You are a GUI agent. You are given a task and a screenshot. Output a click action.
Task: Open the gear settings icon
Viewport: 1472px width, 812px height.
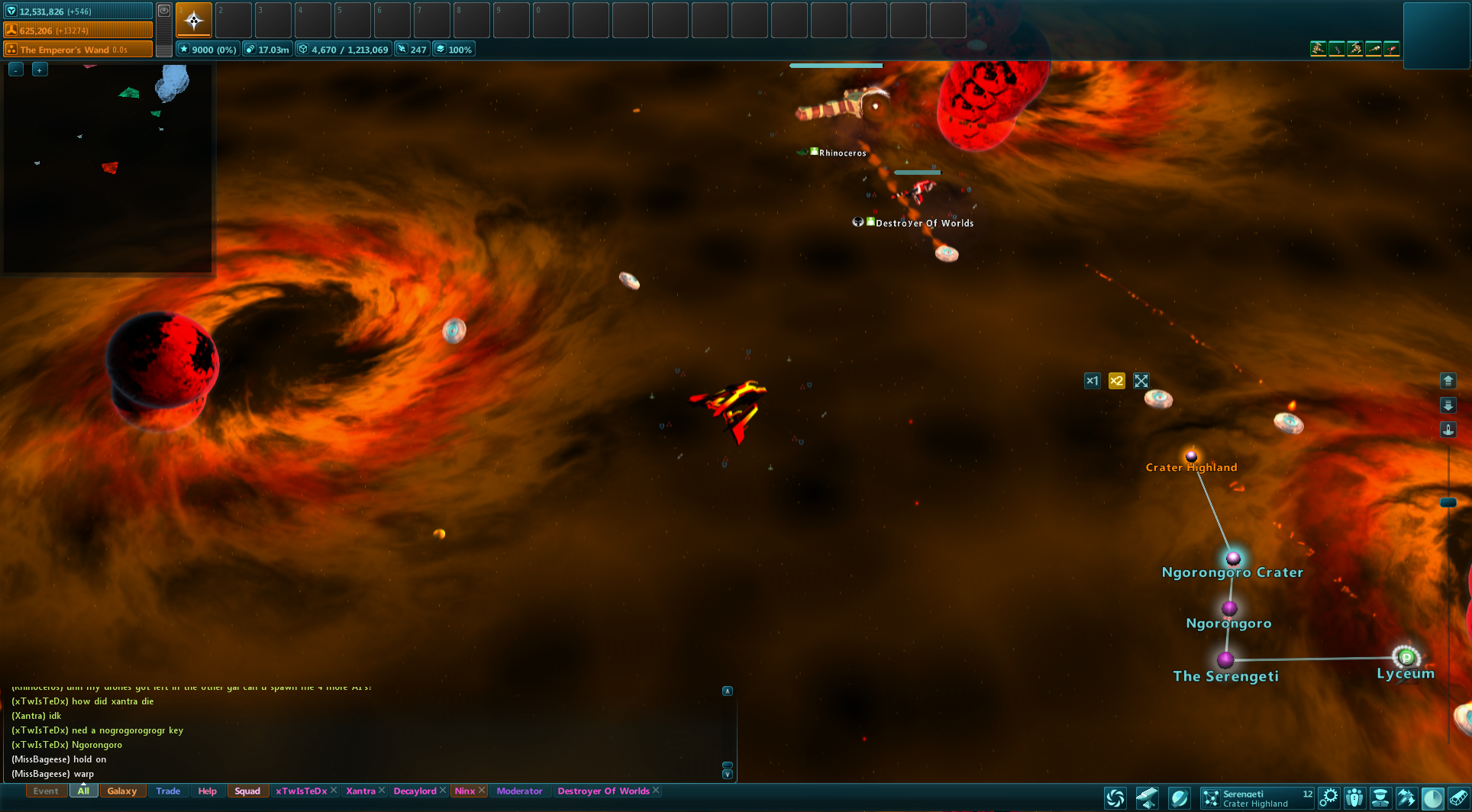1328,798
